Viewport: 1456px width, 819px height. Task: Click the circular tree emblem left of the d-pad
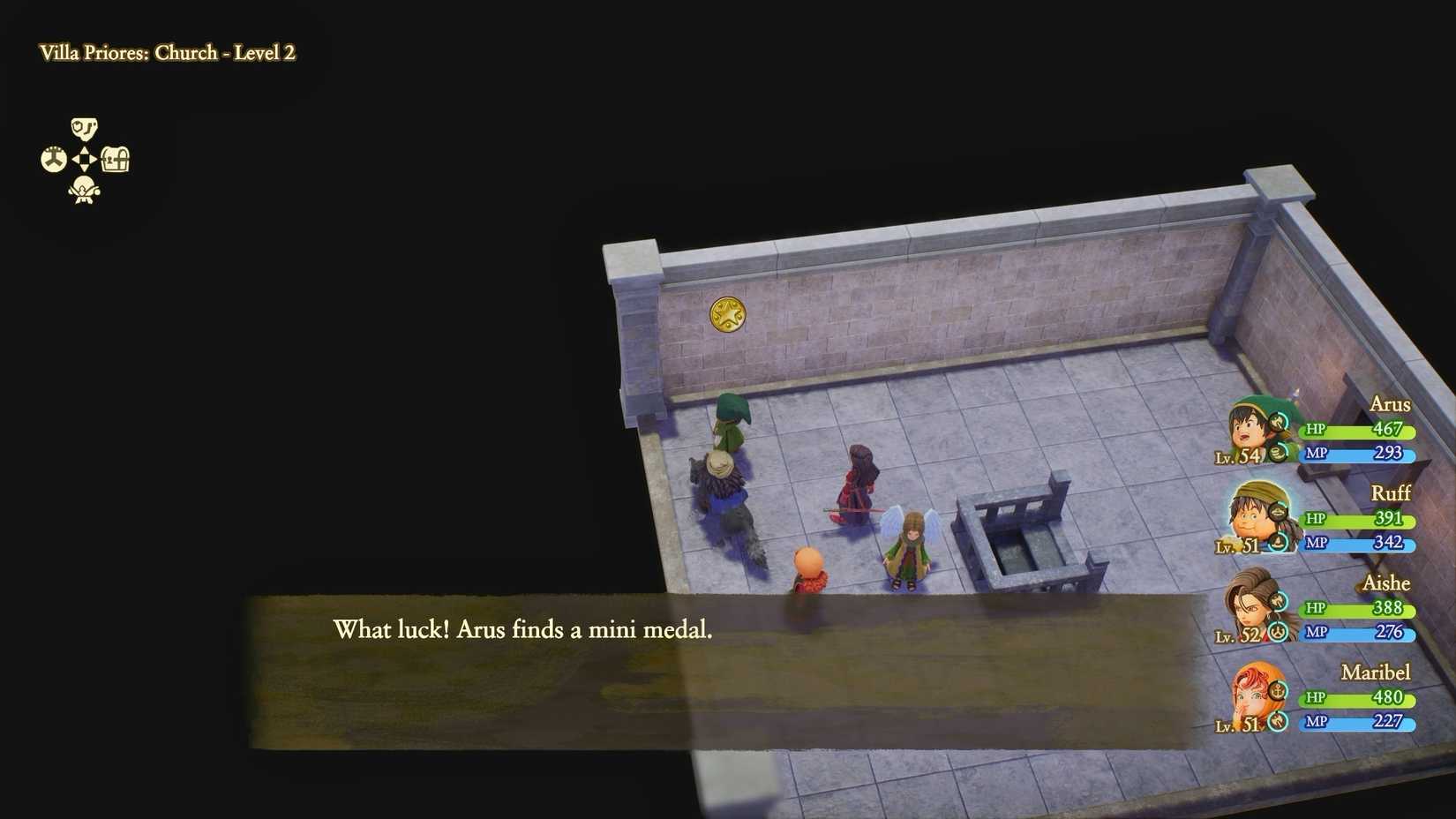[55, 157]
